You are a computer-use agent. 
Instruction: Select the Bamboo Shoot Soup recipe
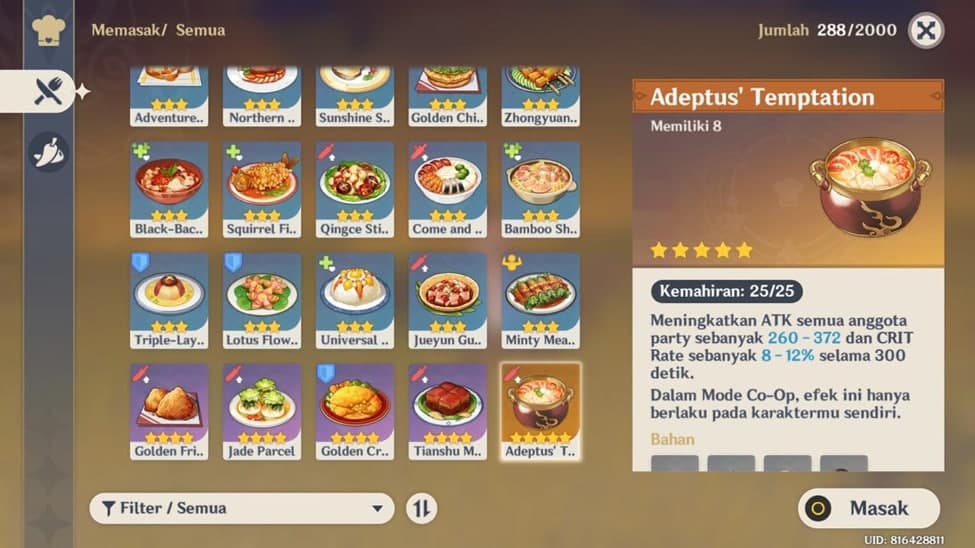[541, 188]
